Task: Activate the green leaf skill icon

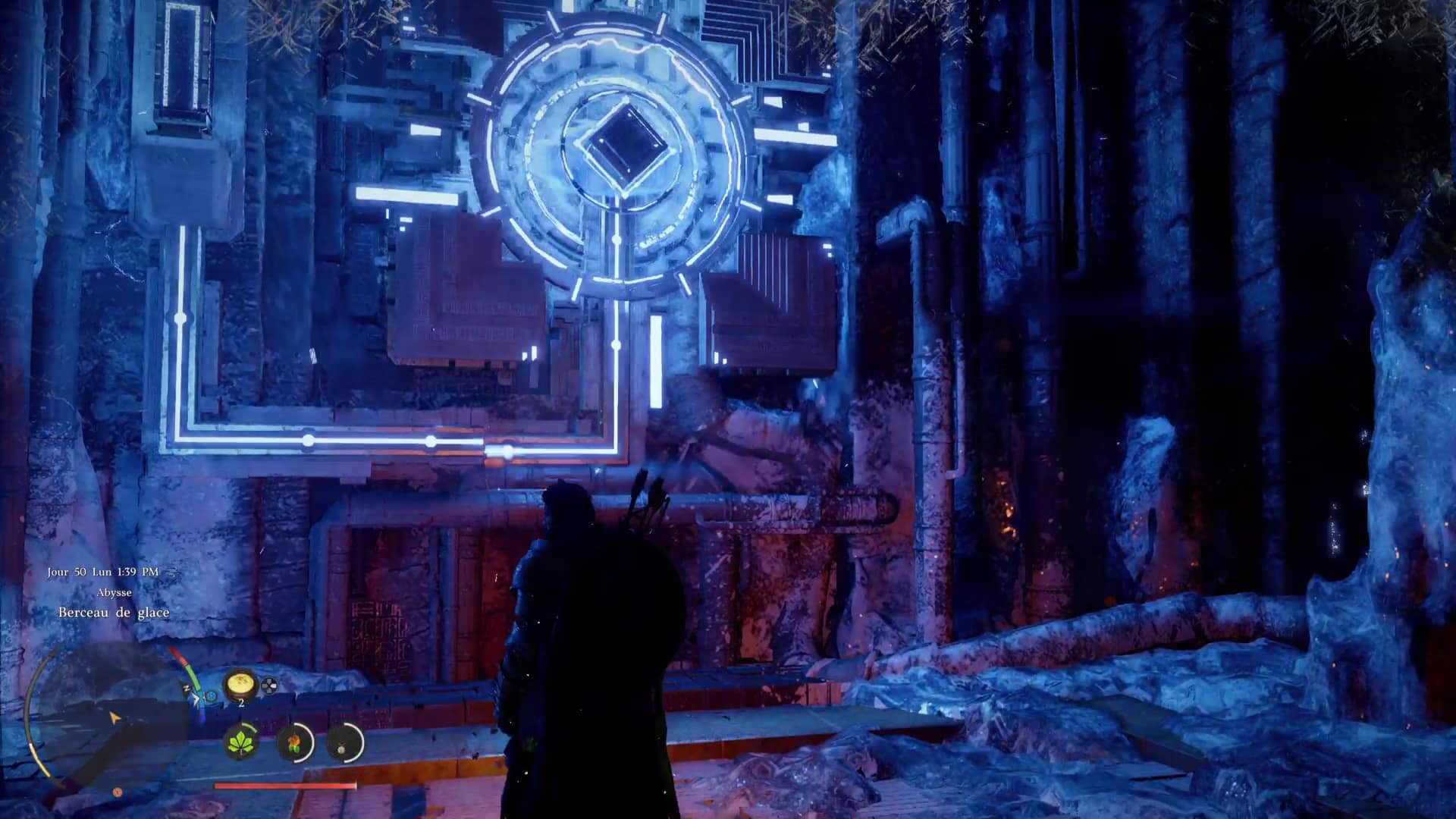Action: click(x=242, y=742)
